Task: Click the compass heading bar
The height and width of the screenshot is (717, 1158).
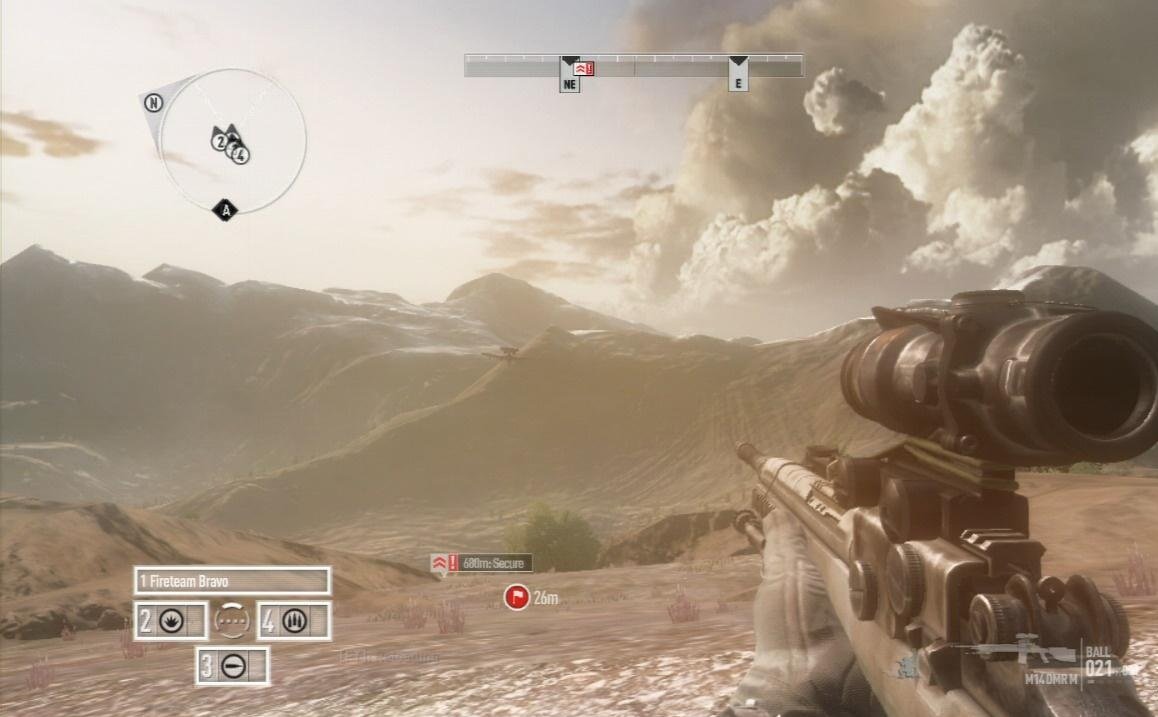Action: 633,66
